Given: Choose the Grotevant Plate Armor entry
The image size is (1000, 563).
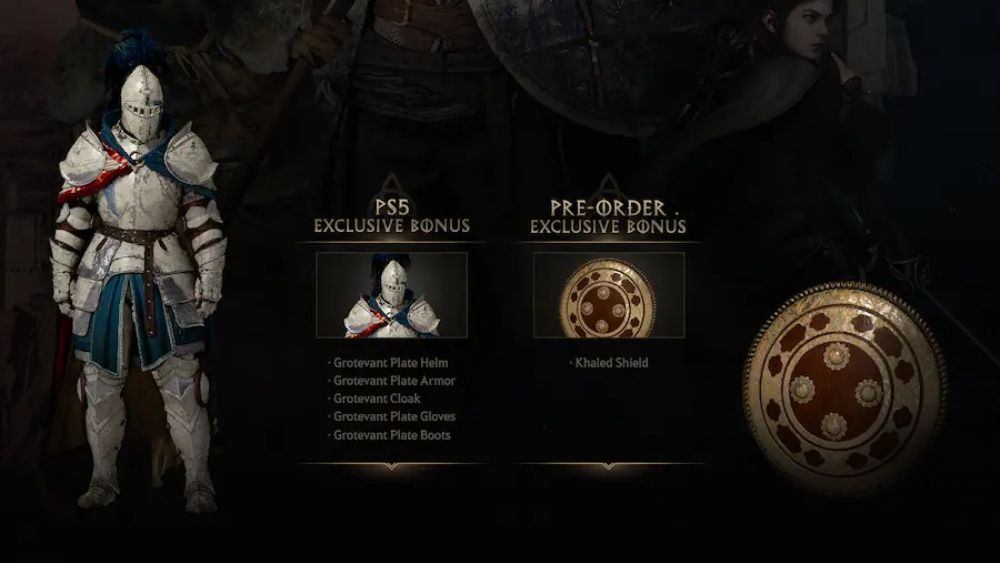Looking at the screenshot, I should (393, 381).
